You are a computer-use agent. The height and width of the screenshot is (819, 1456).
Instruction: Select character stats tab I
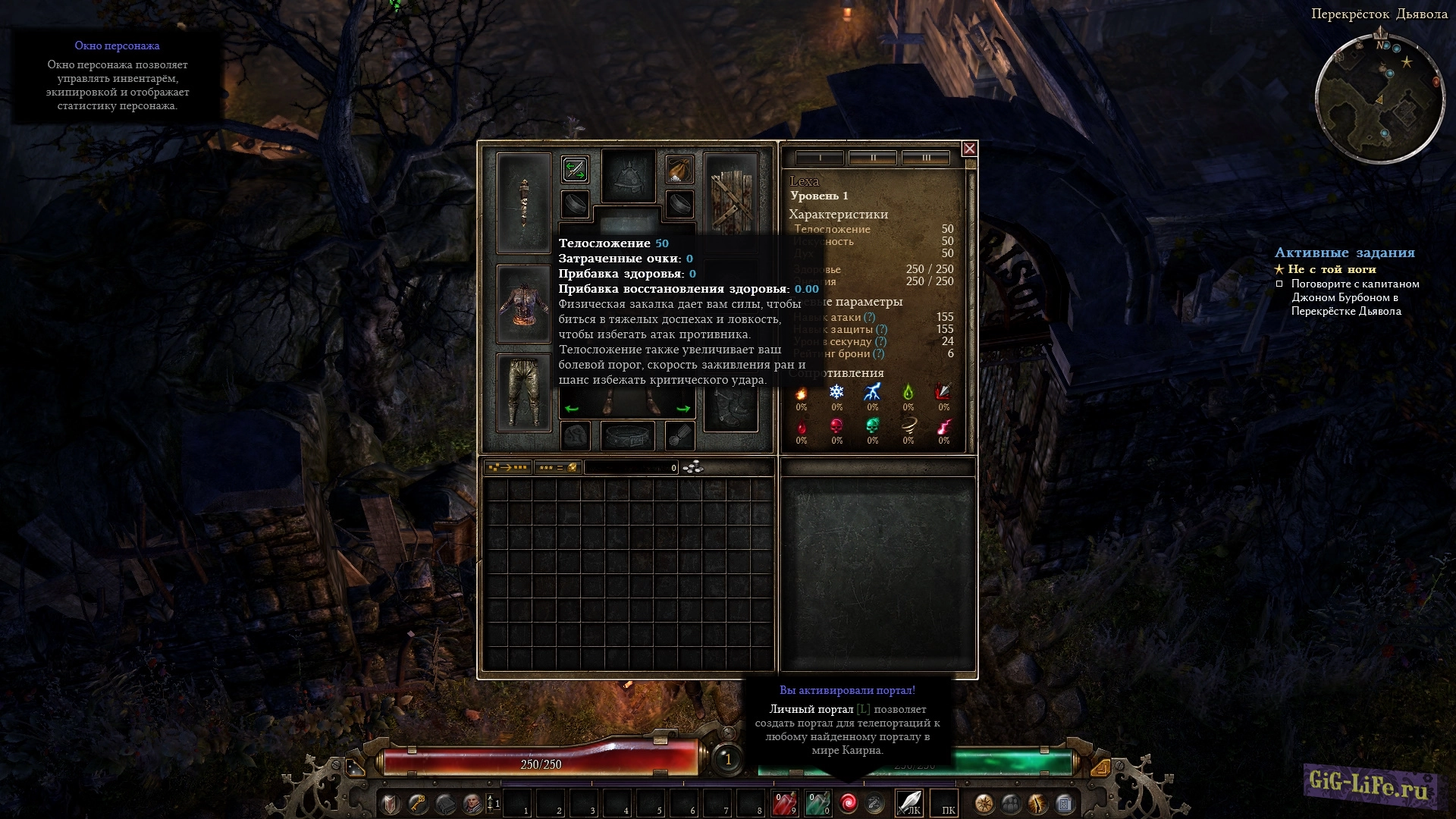click(x=820, y=158)
